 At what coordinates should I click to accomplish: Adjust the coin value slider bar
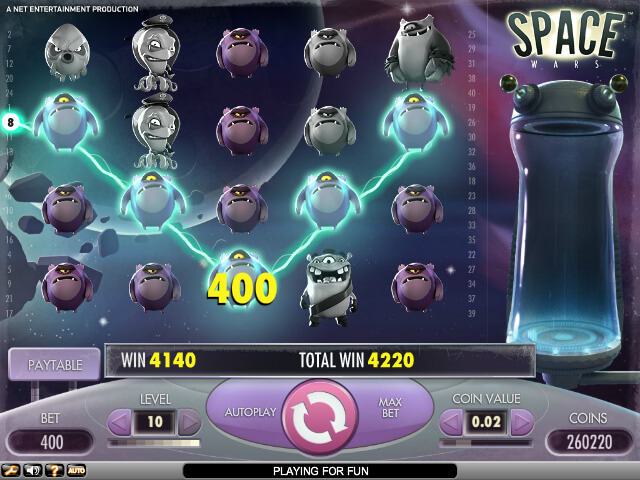[x=487, y=443]
